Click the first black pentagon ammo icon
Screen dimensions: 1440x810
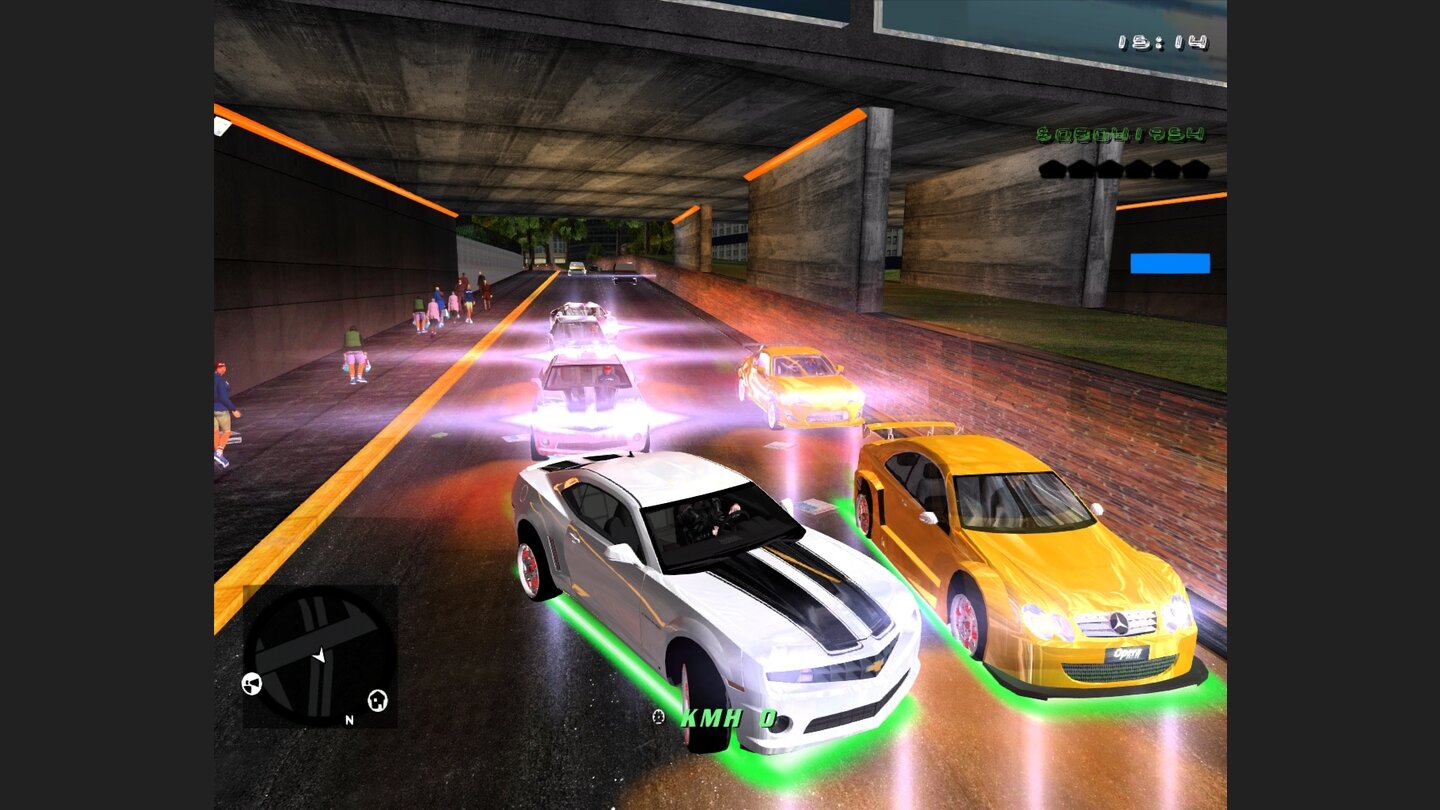[x=1054, y=169]
